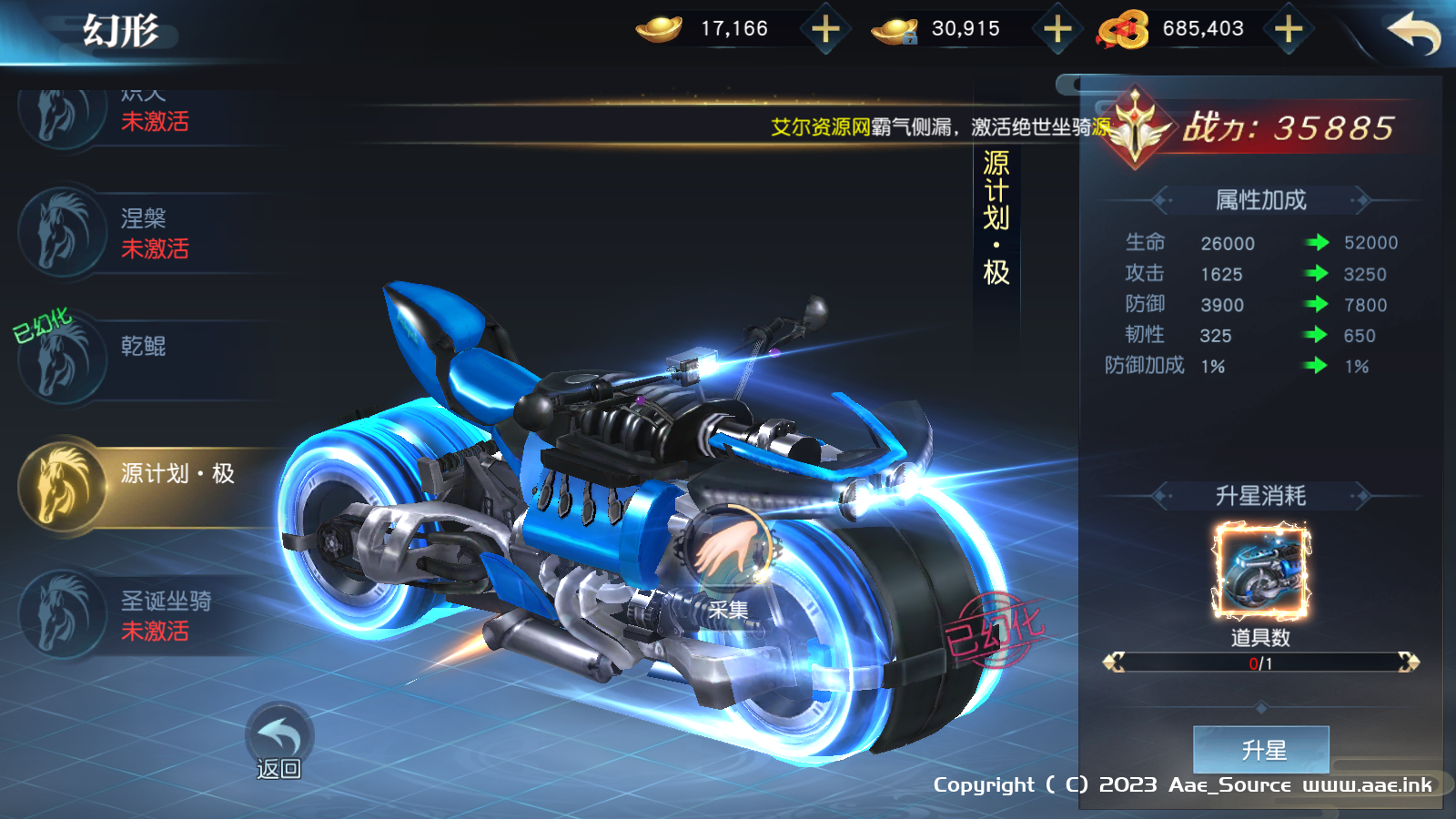Image resolution: width=1456 pixels, height=819 pixels.
Task: Click the 升星 star-up button
Action: [1261, 749]
